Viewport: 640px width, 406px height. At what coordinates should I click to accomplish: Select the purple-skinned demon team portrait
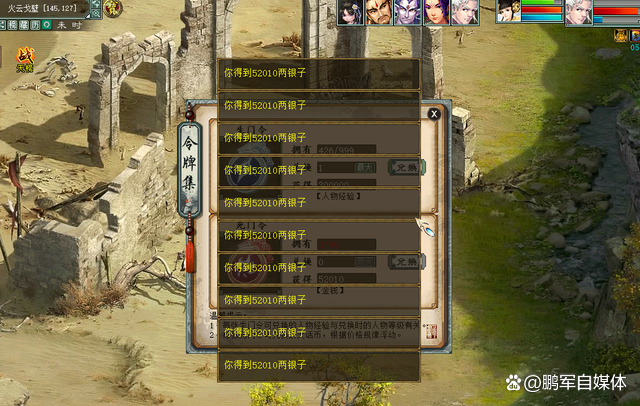407,12
